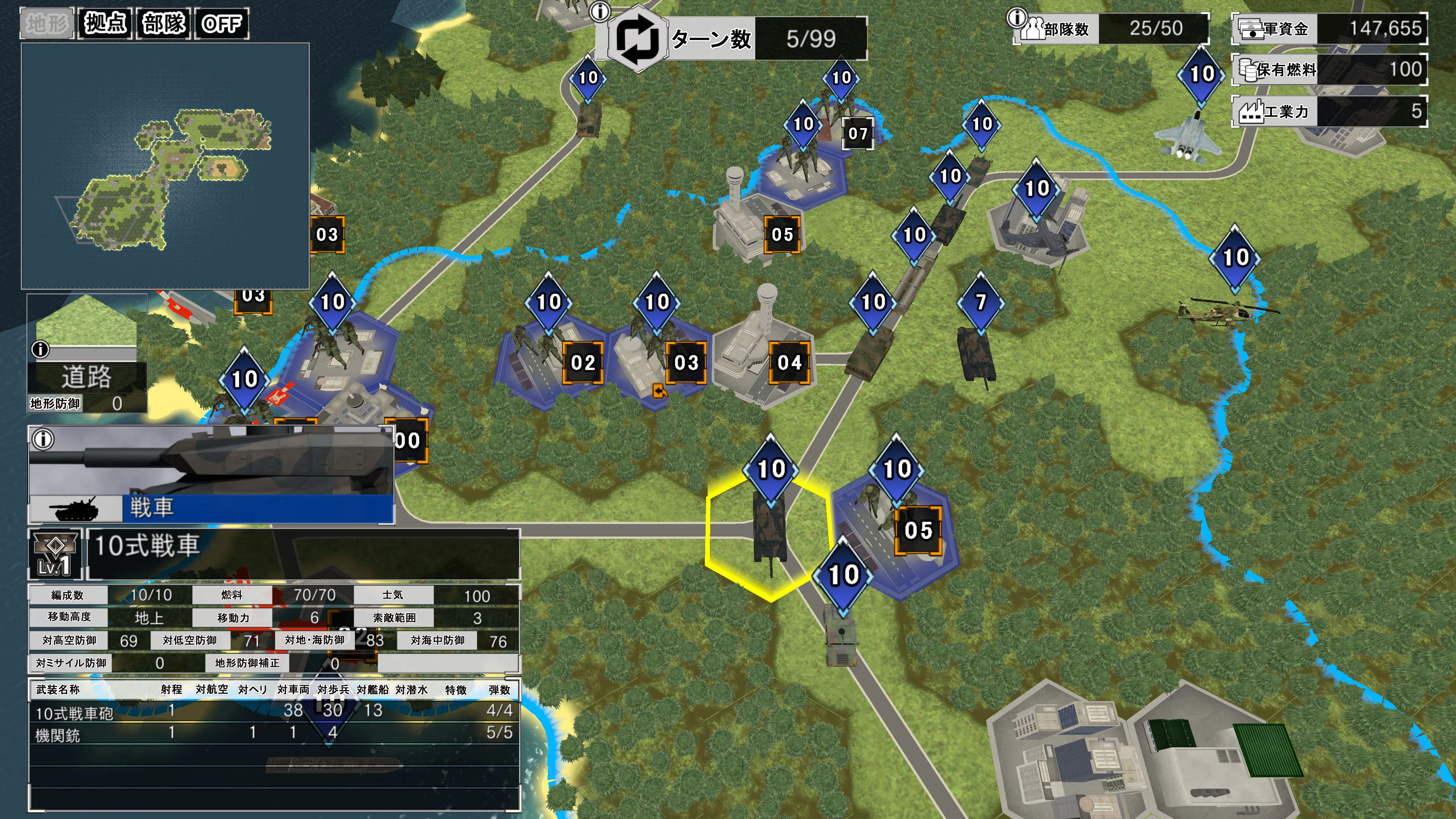Choose the base marked 07
1456x819 pixels.
(x=857, y=134)
